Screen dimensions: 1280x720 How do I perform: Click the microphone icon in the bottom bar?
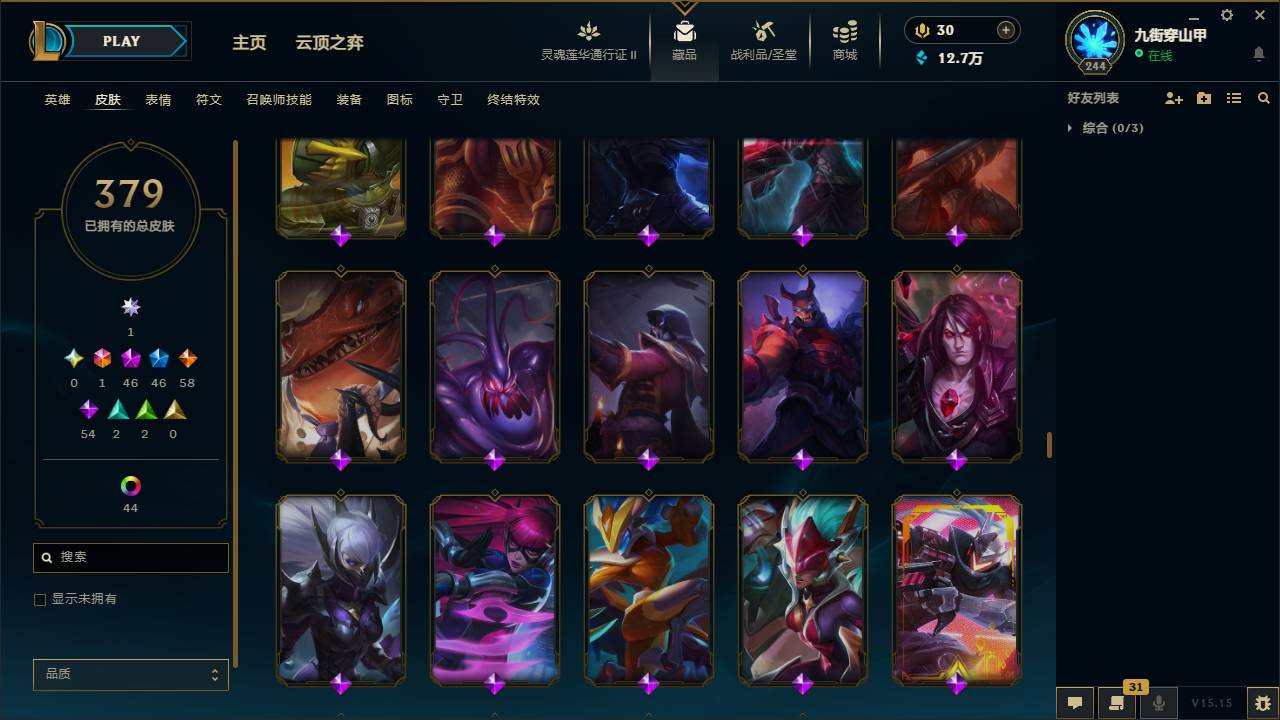click(x=1159, y=703)
